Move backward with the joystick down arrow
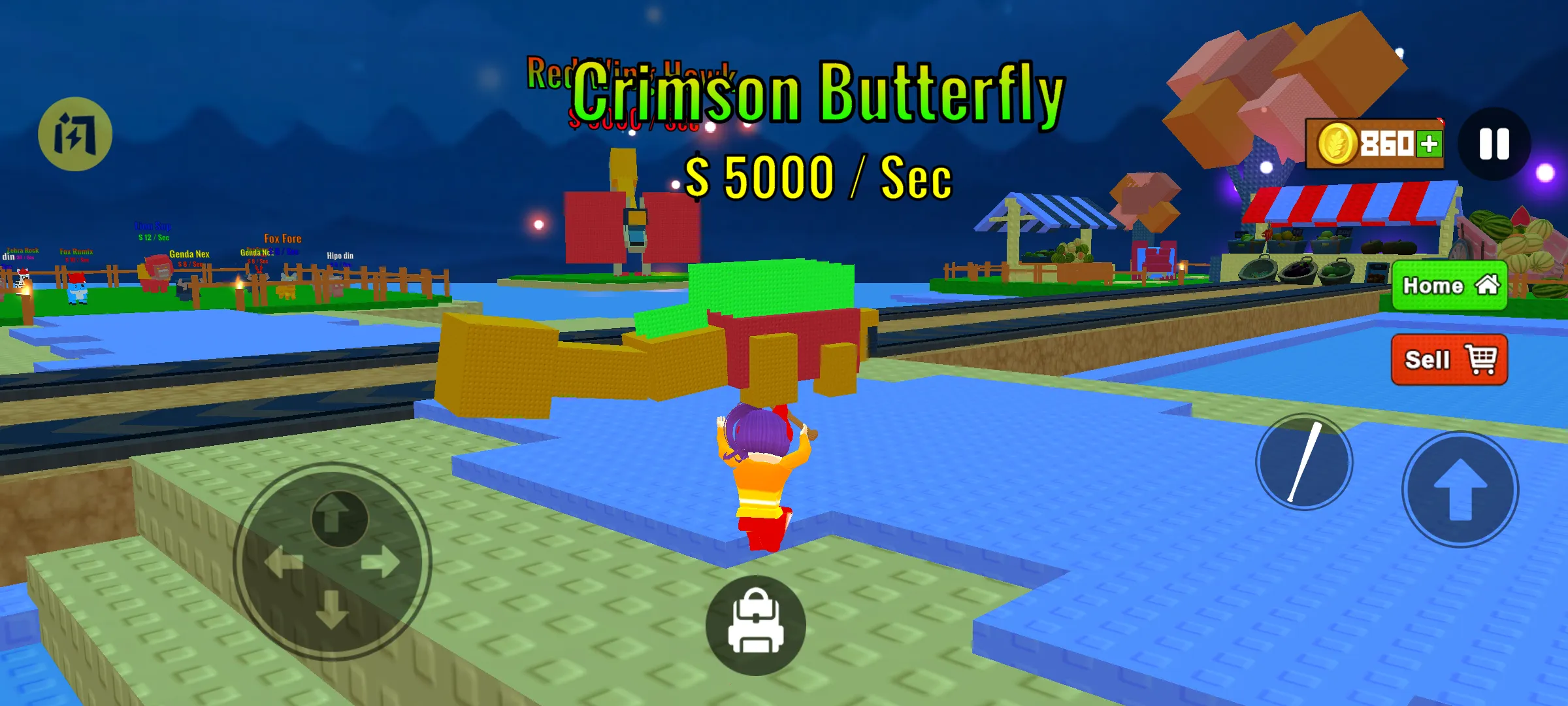1568x706 pixels. (332, 609)
